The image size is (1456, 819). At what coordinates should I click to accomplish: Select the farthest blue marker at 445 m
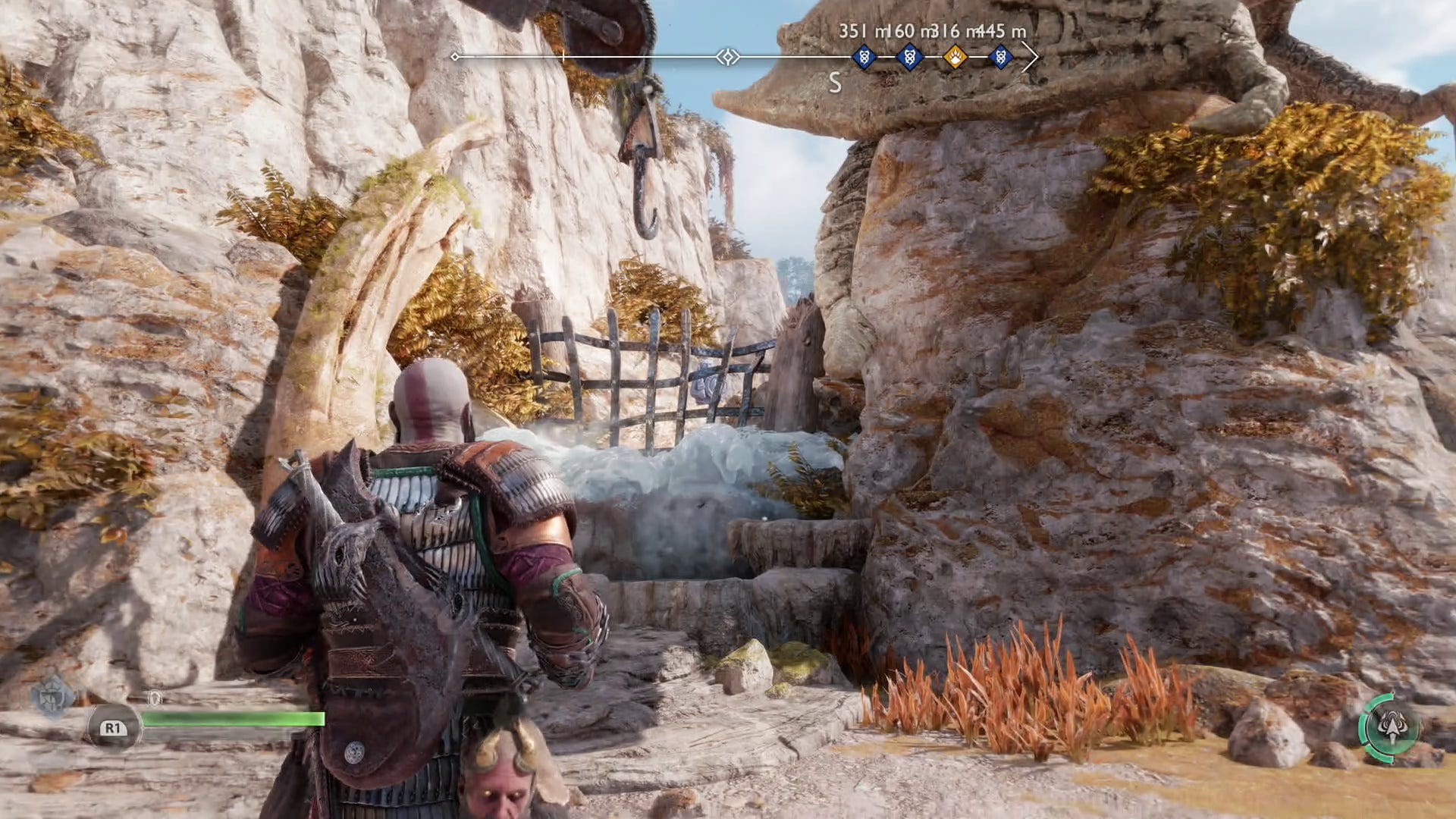(x=1001, y=57)
